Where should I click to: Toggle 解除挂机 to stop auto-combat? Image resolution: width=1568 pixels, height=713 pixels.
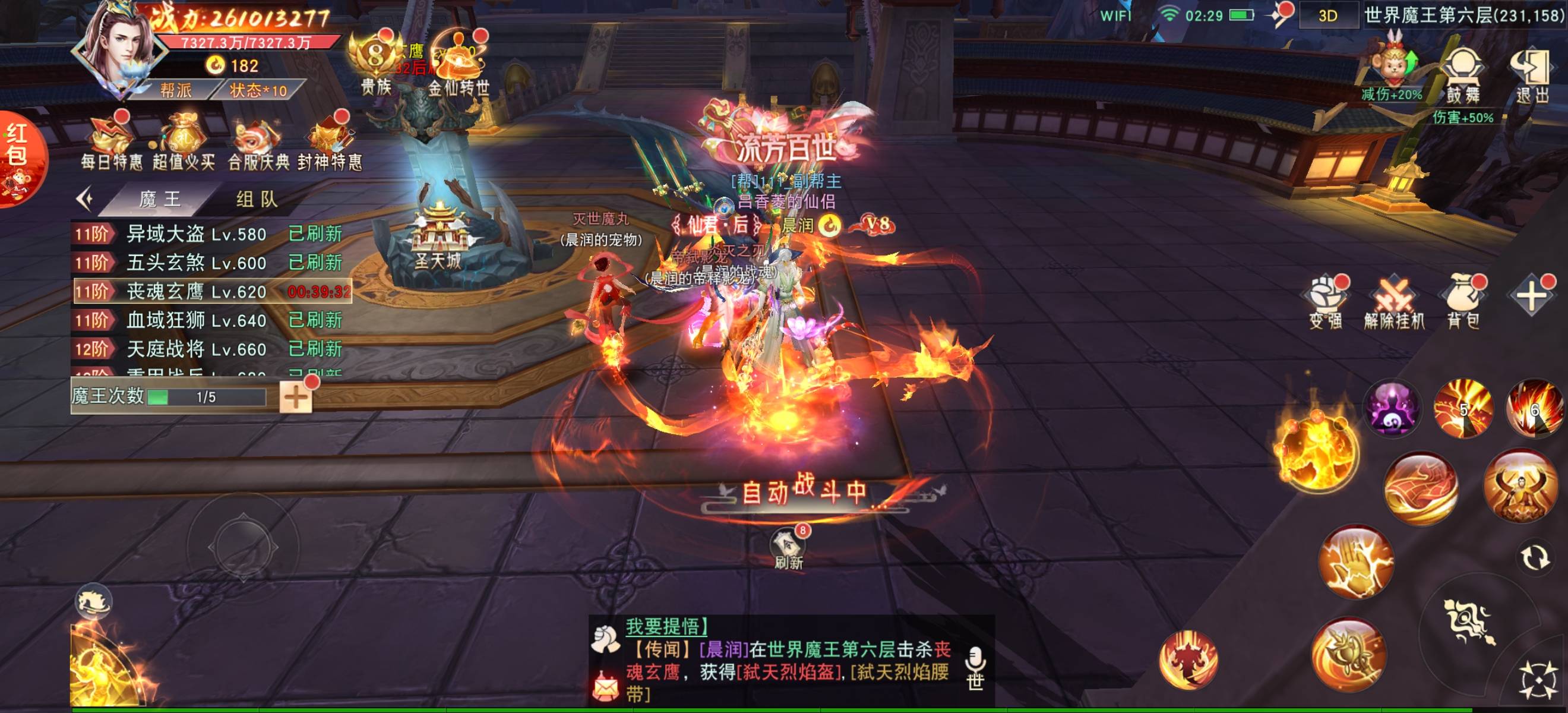(1394, 302)
